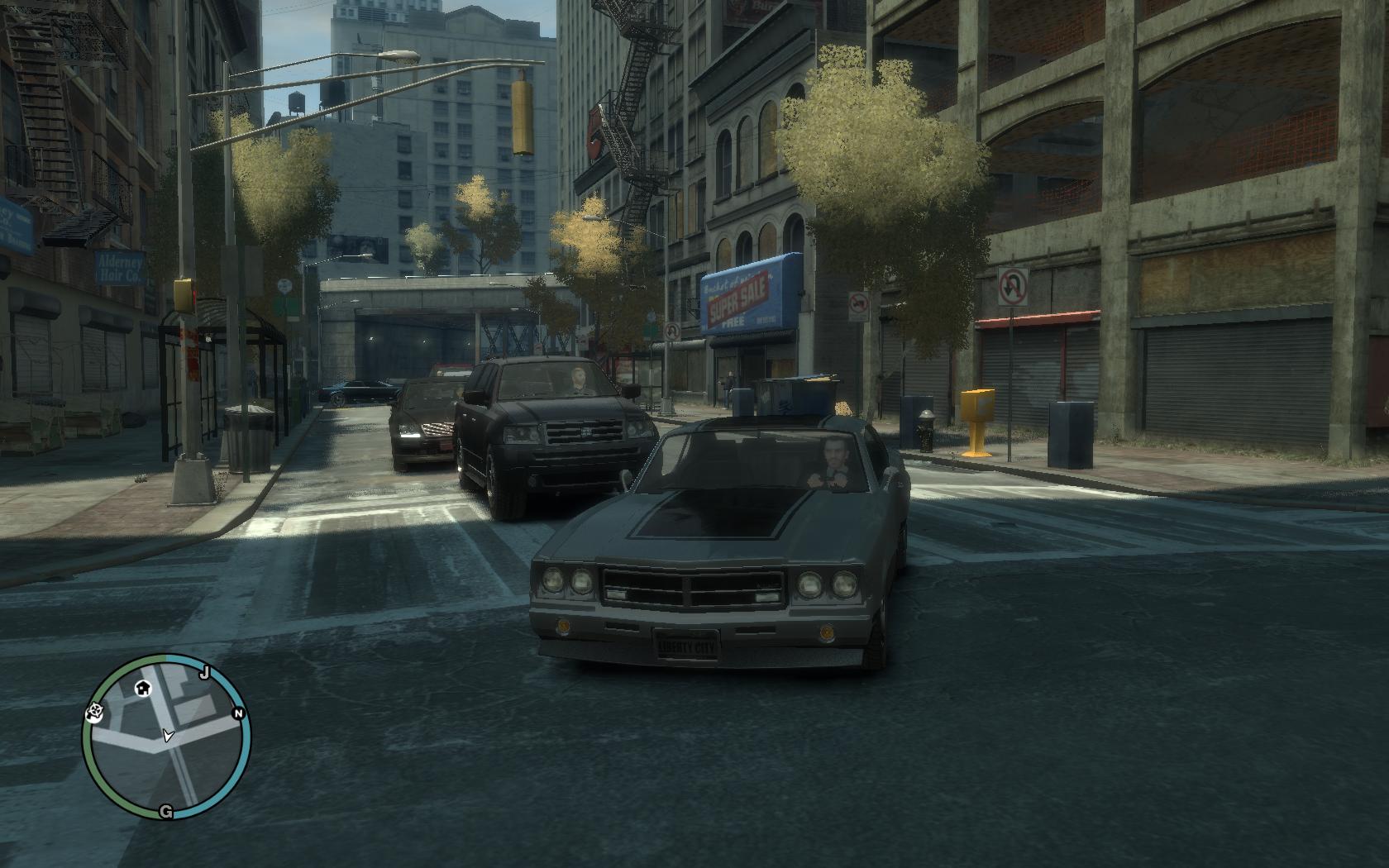Click the safehouse marker on the minimap

pyautogui.click(x=143, y=687)
